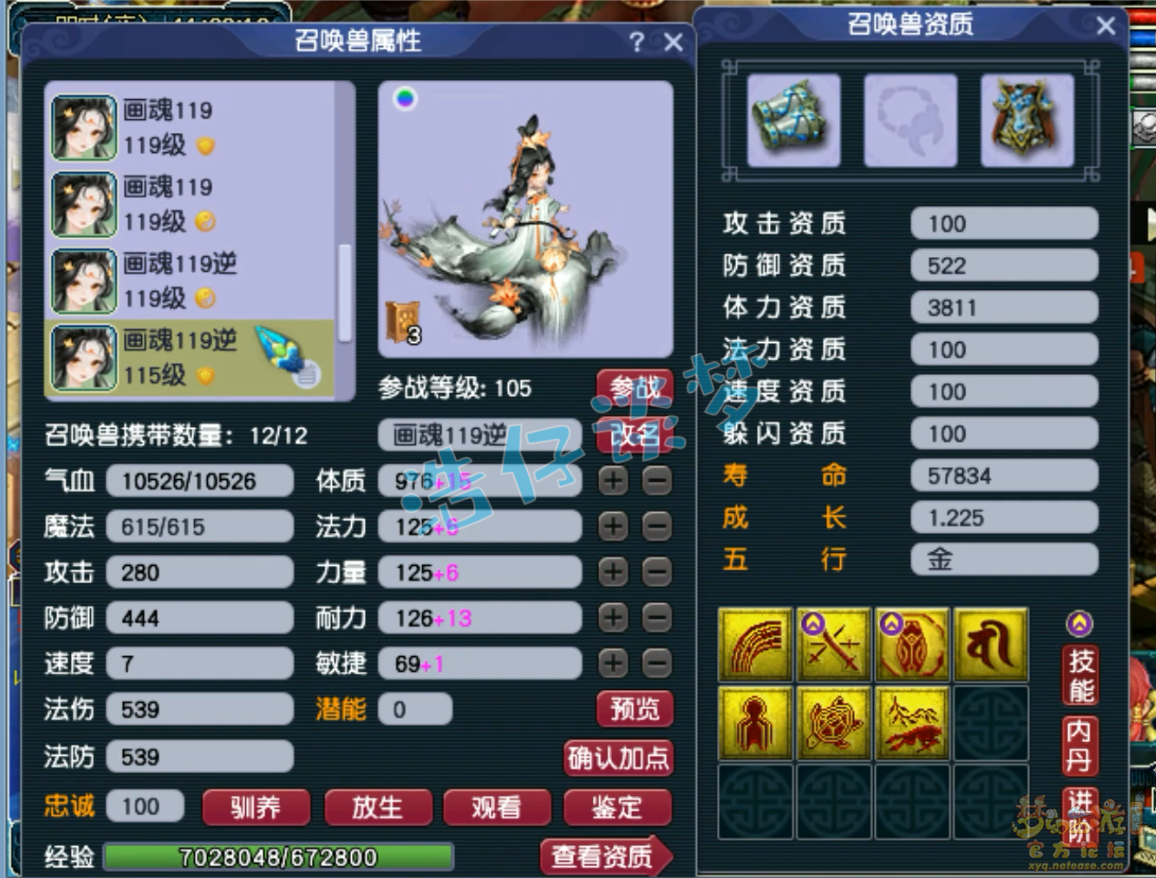Image resolution: width=1156 pixels, height=878 pixels.
Task: Select the pet bracer equipment slot
Action: [794, 119]
